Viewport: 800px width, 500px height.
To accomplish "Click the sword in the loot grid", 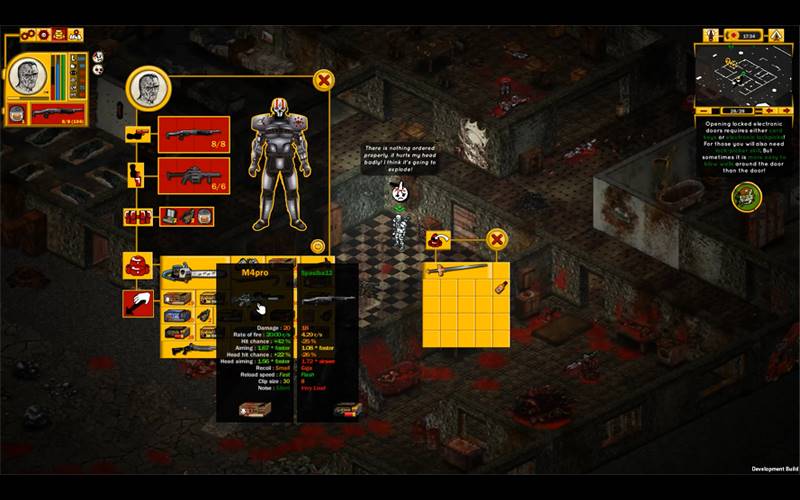I will click(457, 269).
